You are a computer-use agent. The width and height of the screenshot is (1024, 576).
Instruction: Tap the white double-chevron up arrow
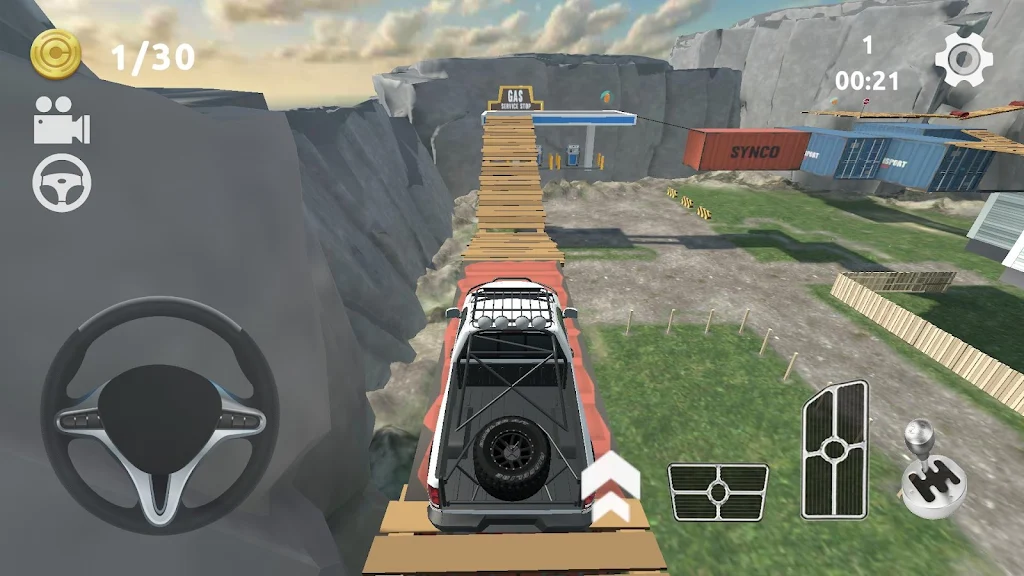point(610,487)
